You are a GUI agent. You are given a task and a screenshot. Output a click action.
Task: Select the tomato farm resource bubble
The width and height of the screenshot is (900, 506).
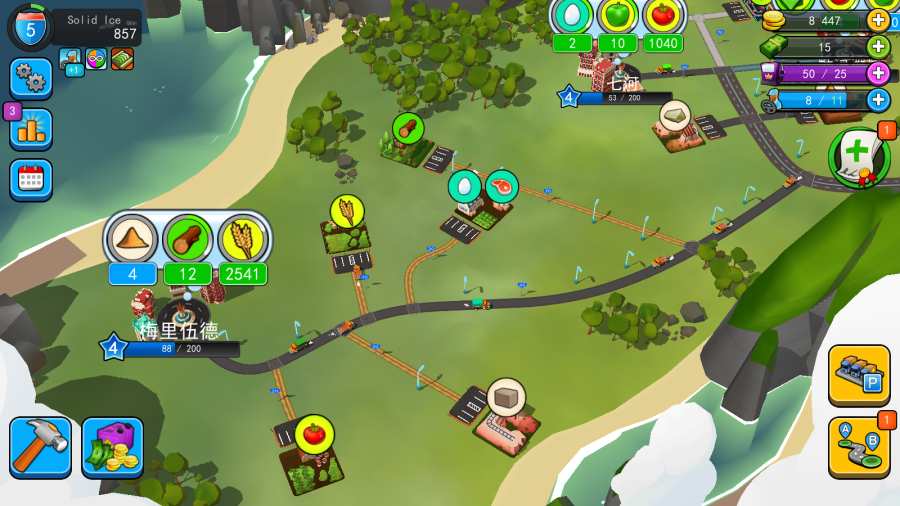[314, 433]
